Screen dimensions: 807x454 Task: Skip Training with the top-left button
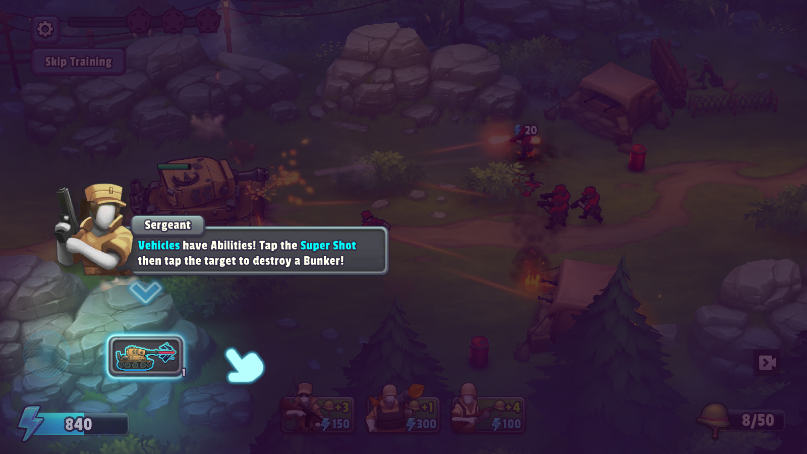click(79, 61)
